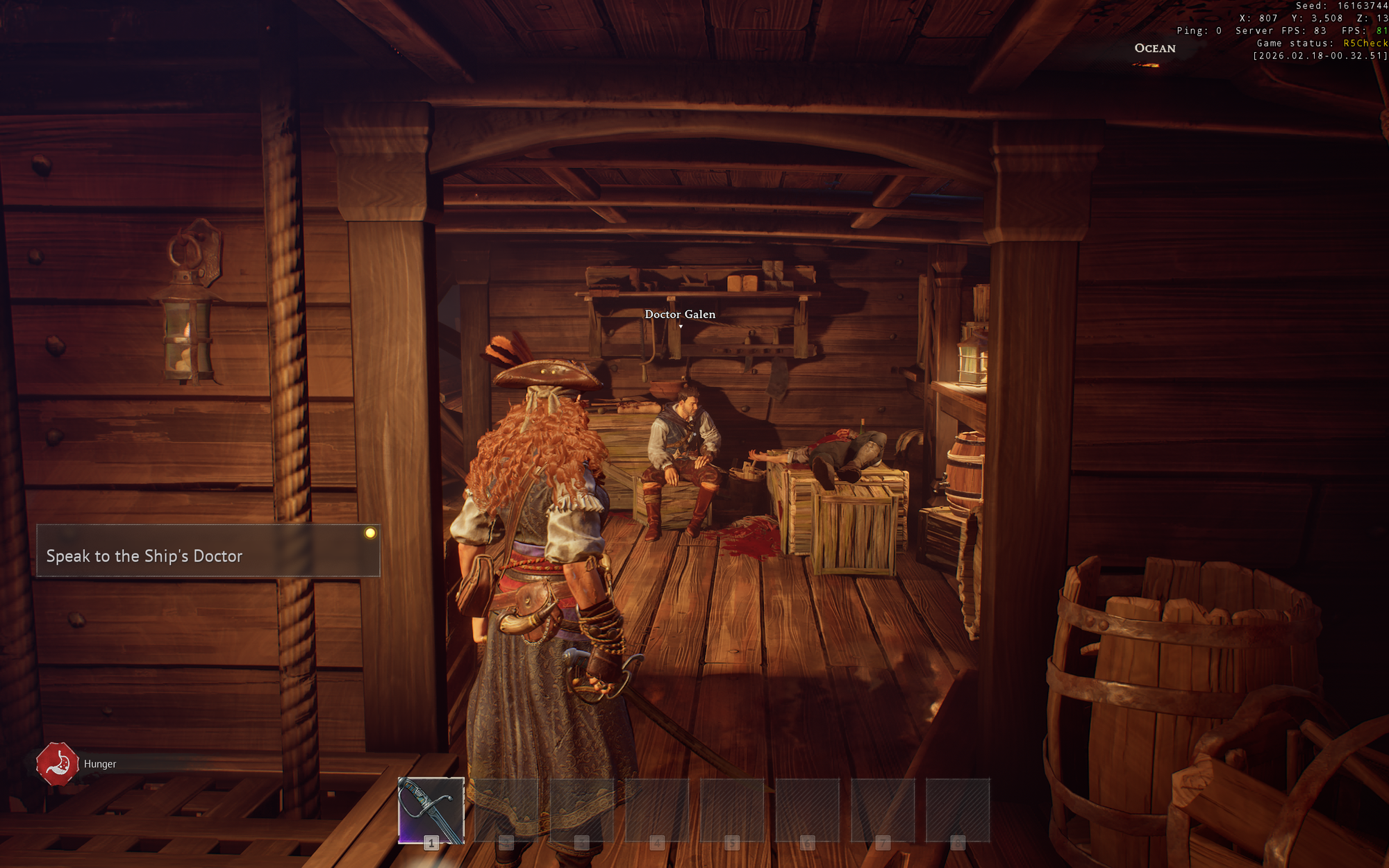Toggle the yellow quest objective marker dot

pyautogui.click(x=372, y=533)
